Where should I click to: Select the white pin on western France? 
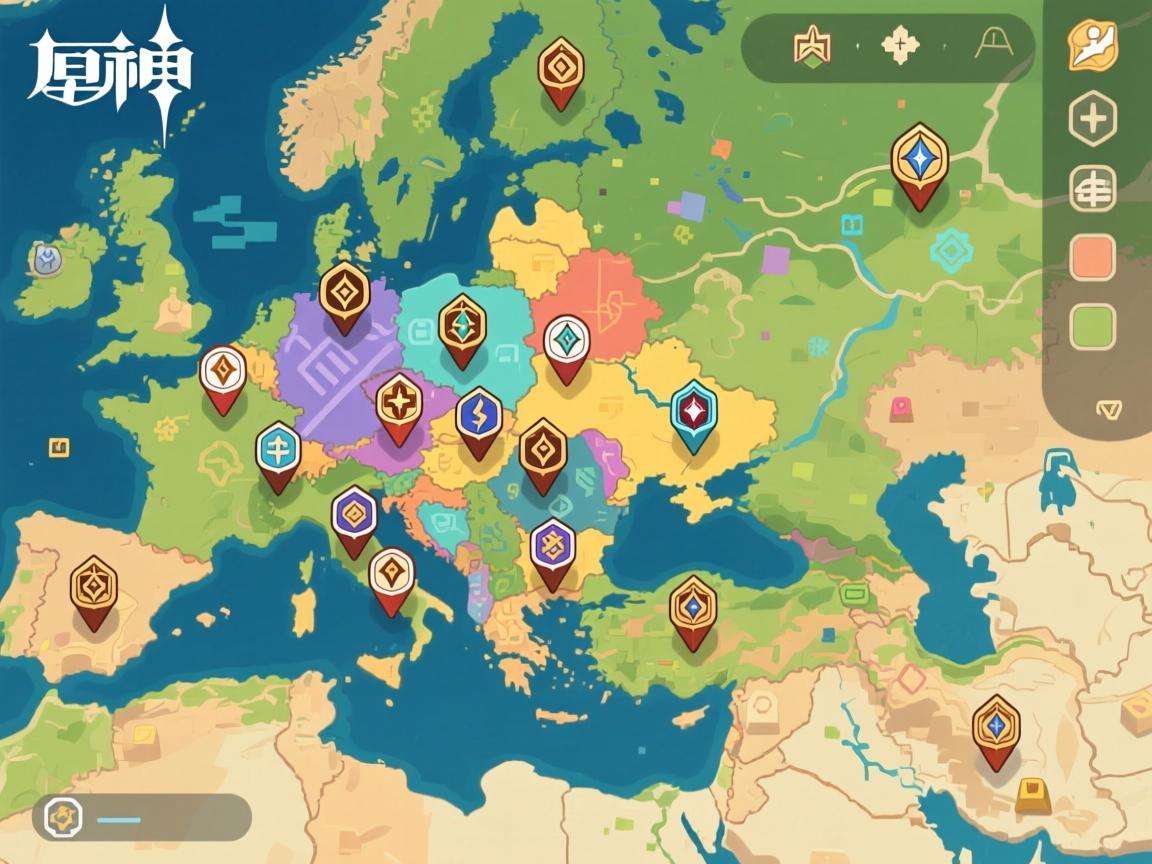223,374
